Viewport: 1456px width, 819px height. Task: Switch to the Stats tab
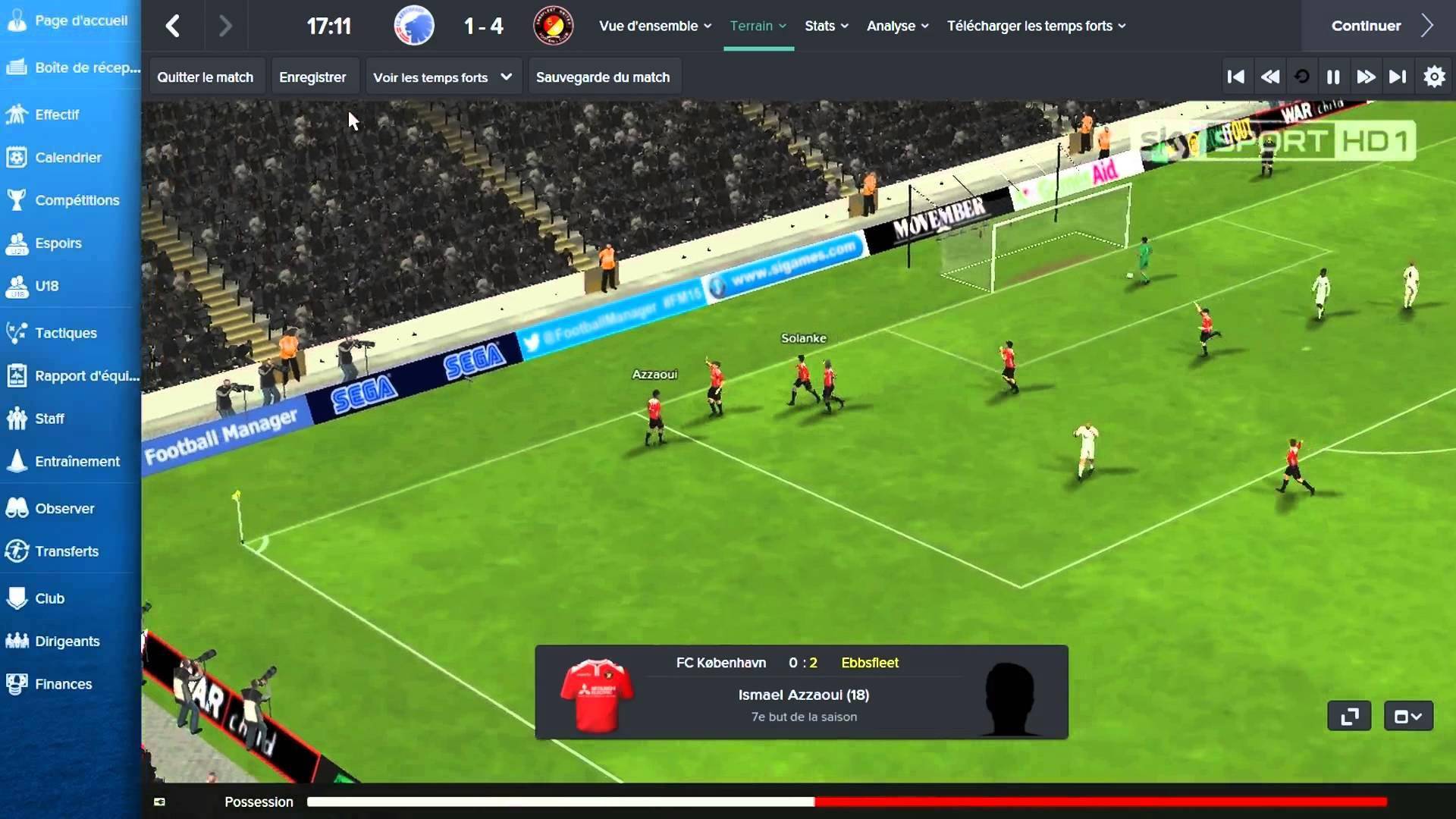coord(826,26)
